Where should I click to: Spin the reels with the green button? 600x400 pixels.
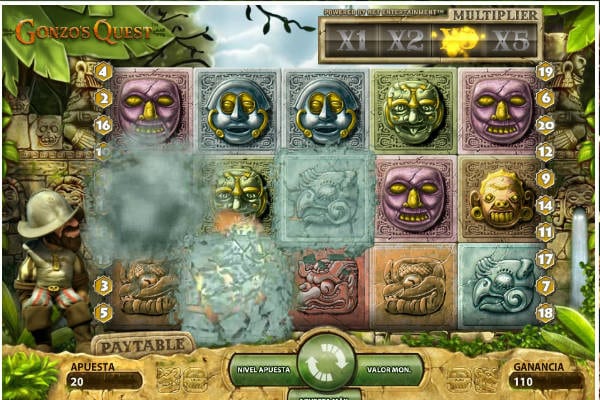pyautogui.click(x=325, y=364)
